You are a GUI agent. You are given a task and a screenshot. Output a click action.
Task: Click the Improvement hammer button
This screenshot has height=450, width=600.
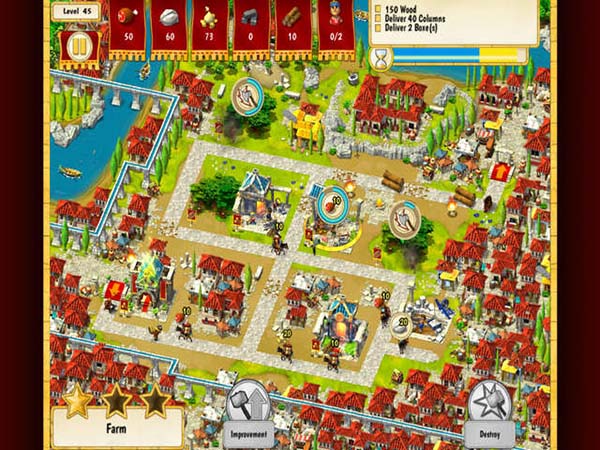(251, 410)
